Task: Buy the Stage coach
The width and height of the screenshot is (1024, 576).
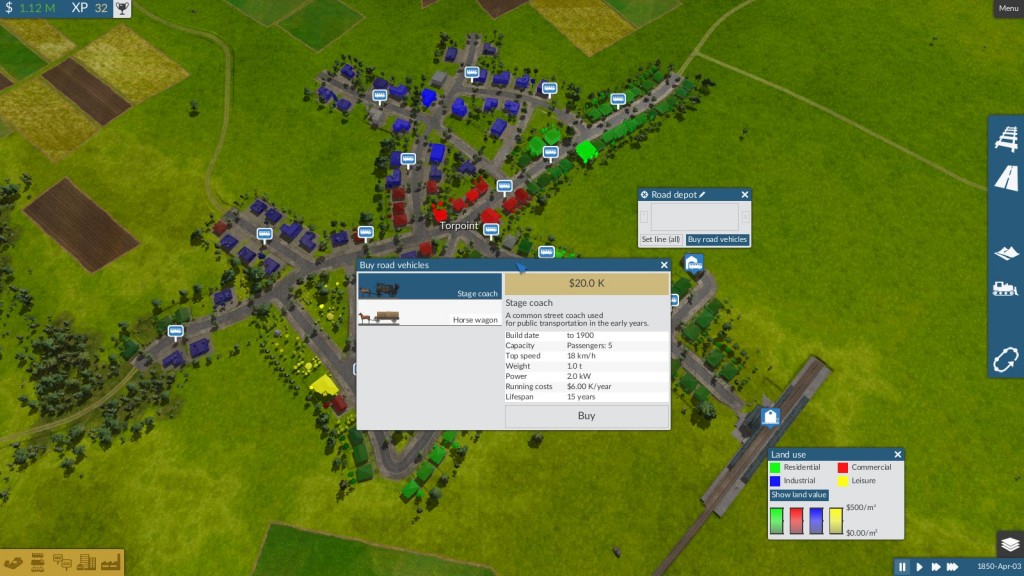Action: pos(586,416)
